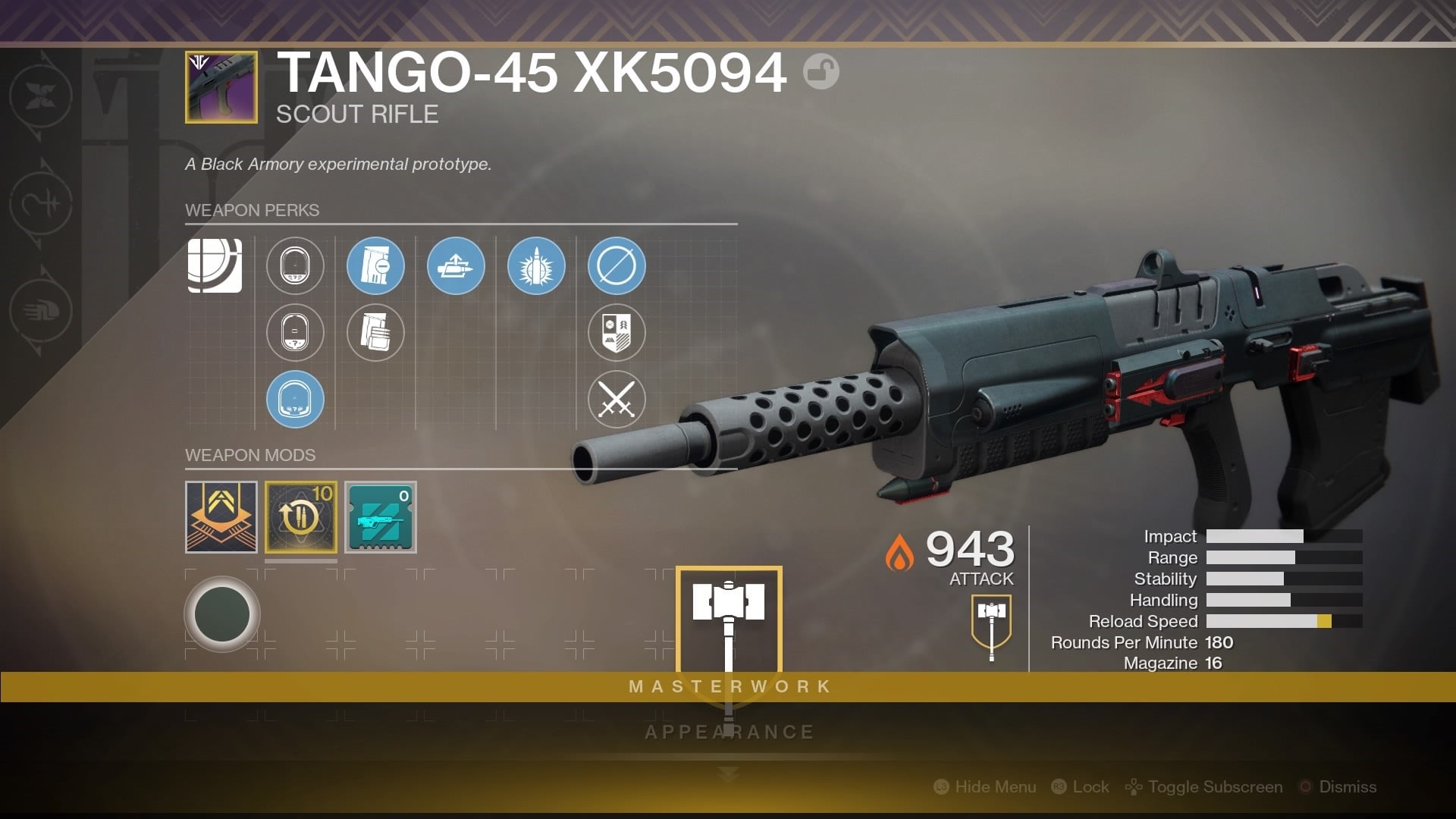The image size is (1456, 819).
Task: Open the weapon tier upgrade mod slot
Action: point(221,517)
